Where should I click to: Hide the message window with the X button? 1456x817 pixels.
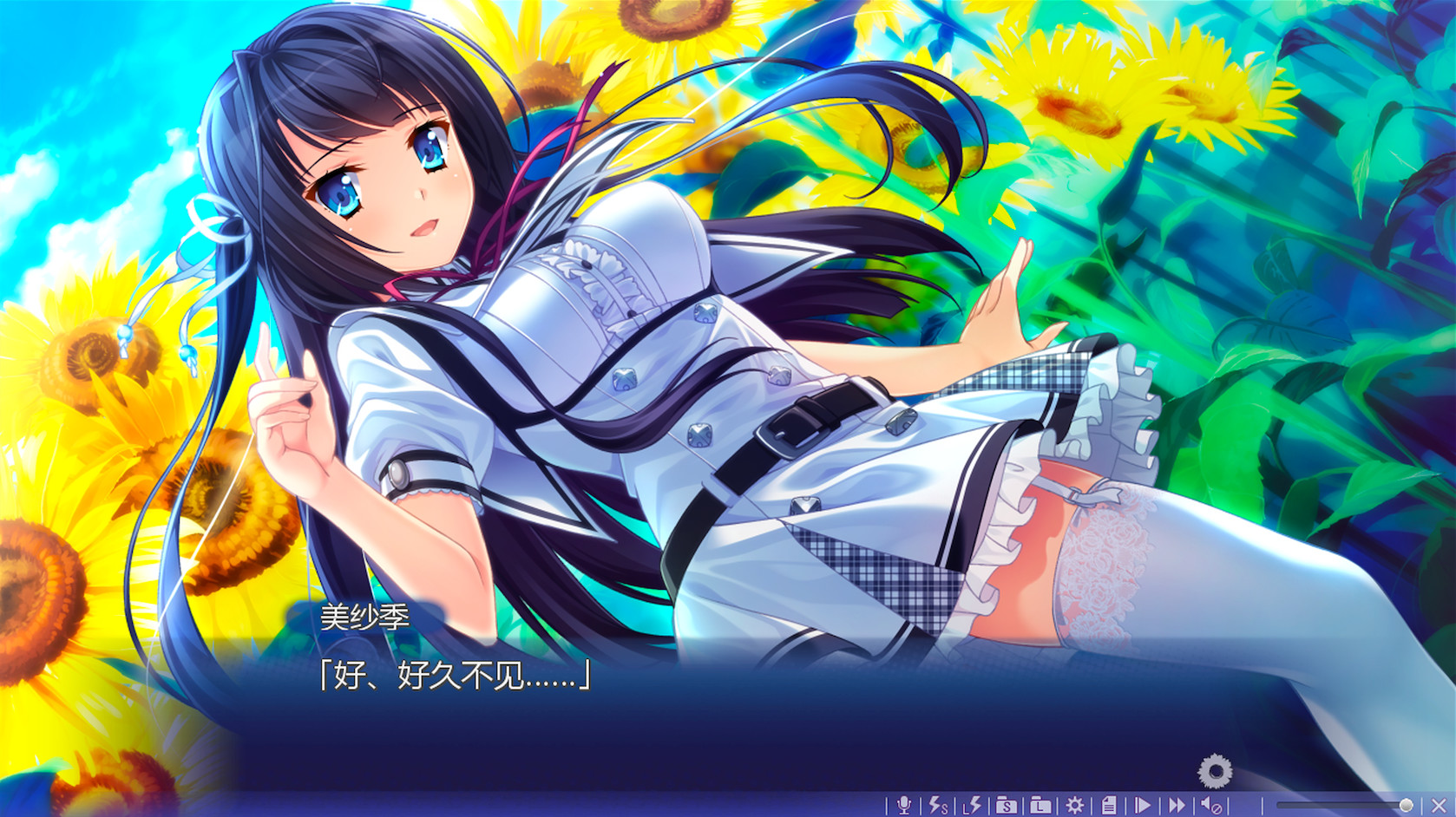click(1438, 804)
